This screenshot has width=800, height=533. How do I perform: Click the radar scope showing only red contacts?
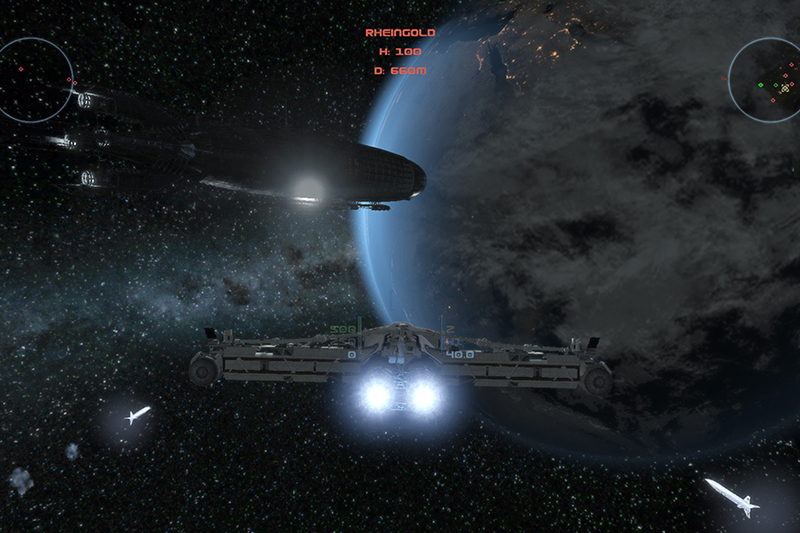(33, 77)
